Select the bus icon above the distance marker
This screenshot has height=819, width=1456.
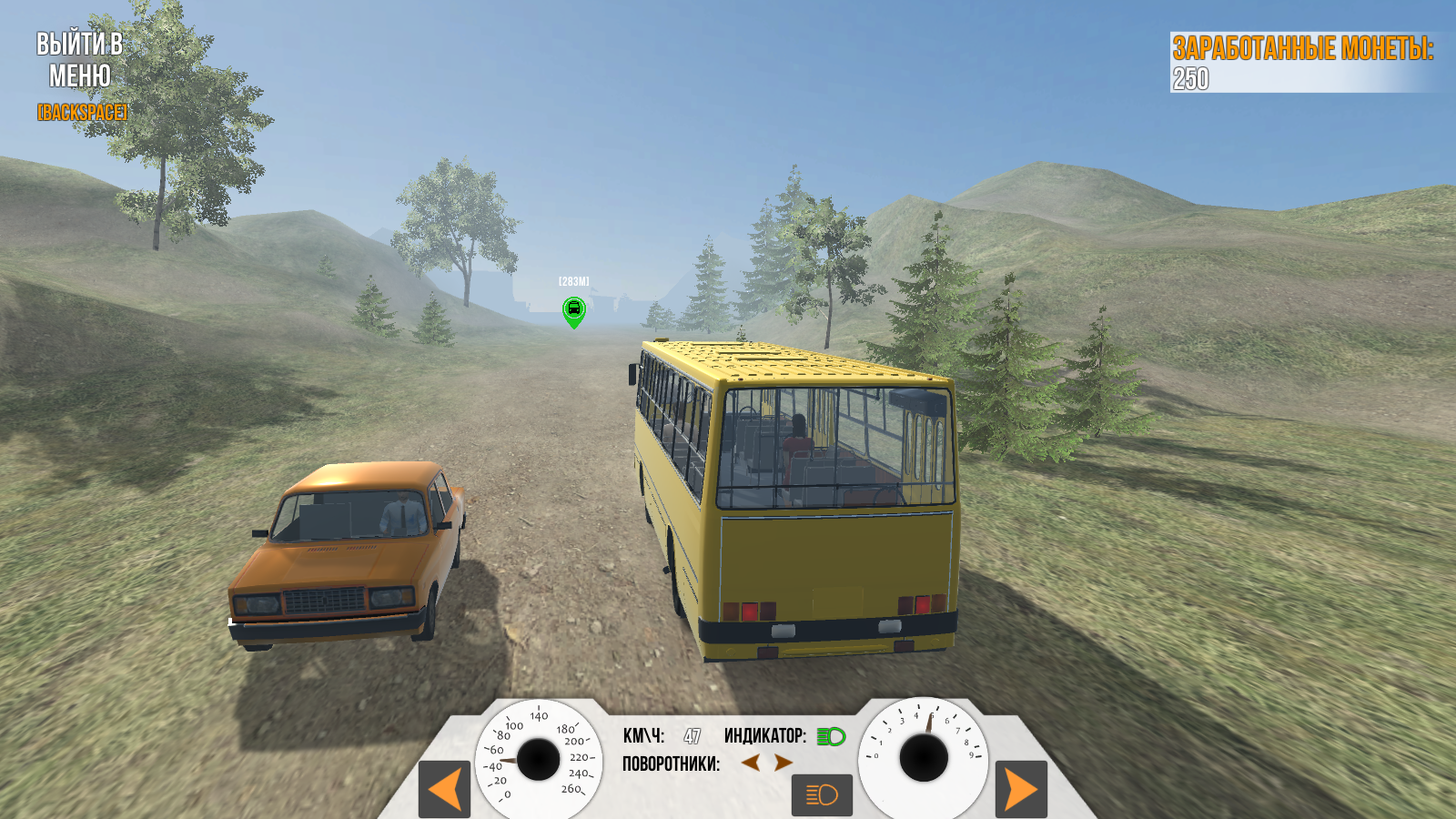coord(573,308)
